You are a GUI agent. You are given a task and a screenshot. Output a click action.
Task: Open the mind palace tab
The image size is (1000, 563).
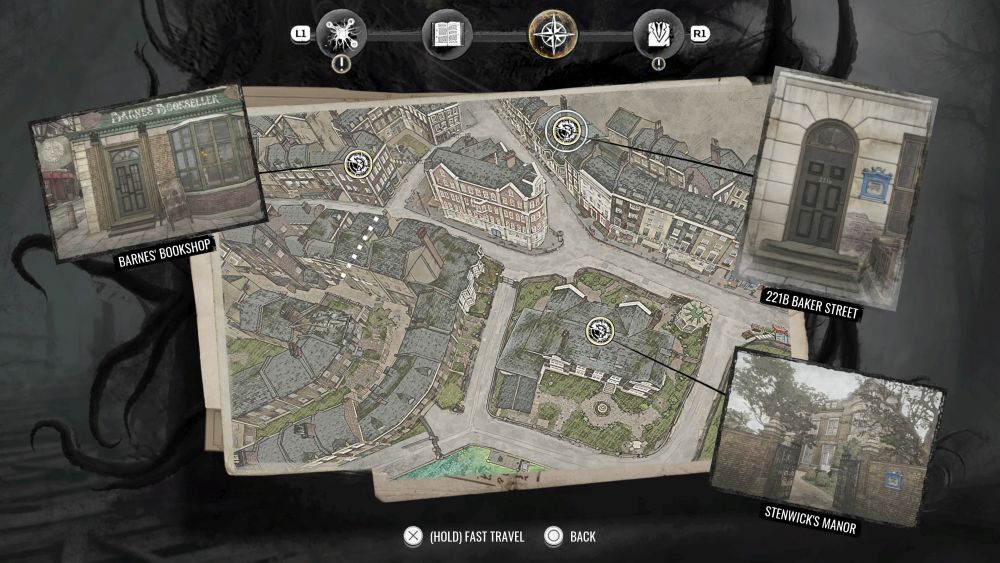point(341,35)
